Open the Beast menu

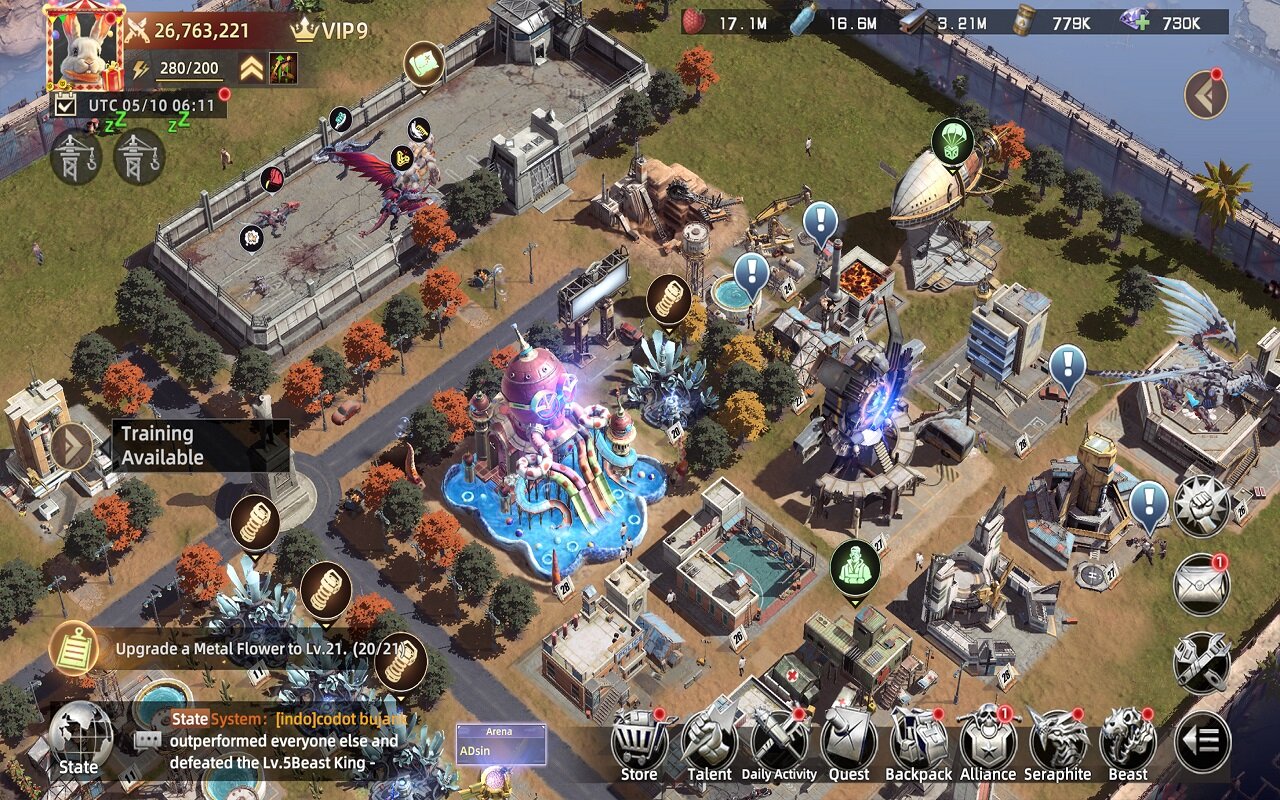(x=1128, y=744)
